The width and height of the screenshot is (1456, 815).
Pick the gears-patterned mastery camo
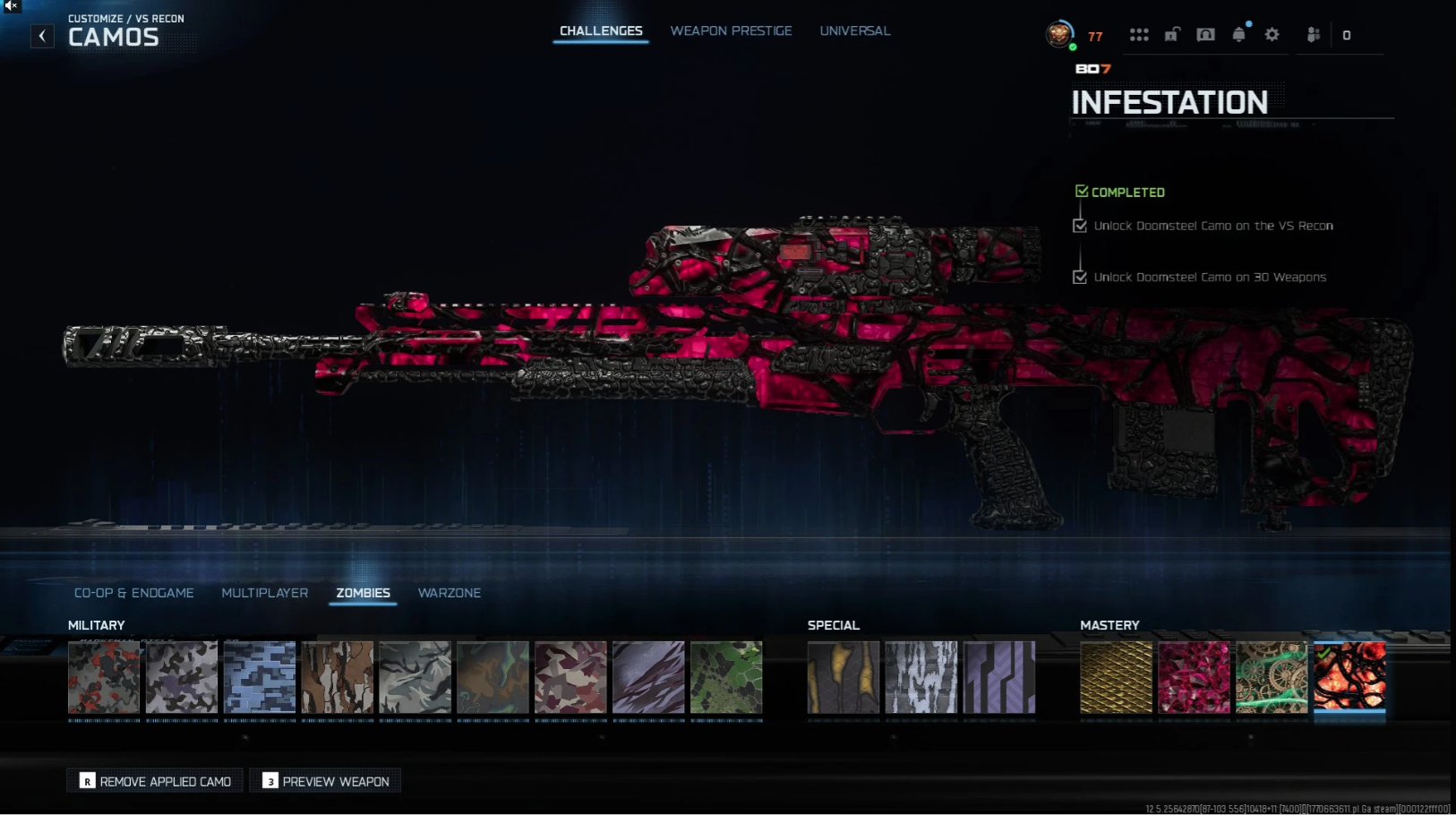pyautogui.click(x=1272, y=677)
